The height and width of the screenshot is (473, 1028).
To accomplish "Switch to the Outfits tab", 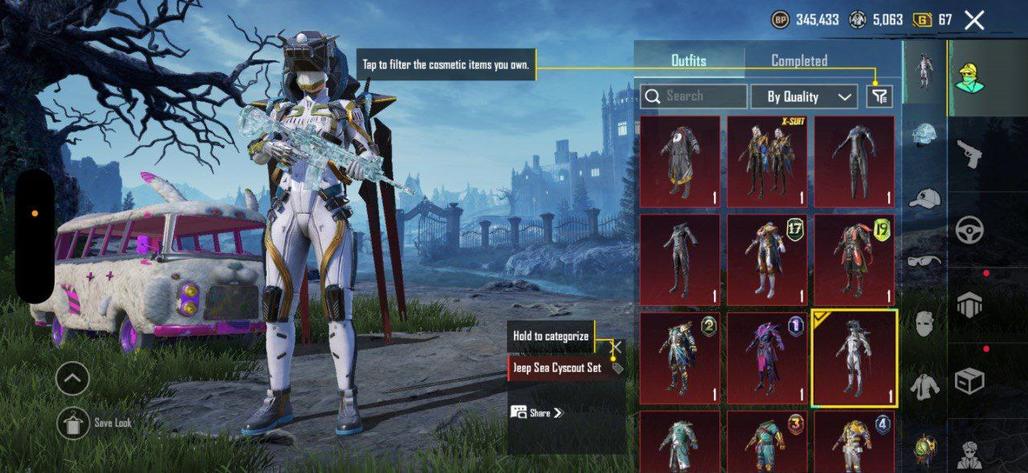I will pos(688,61).
